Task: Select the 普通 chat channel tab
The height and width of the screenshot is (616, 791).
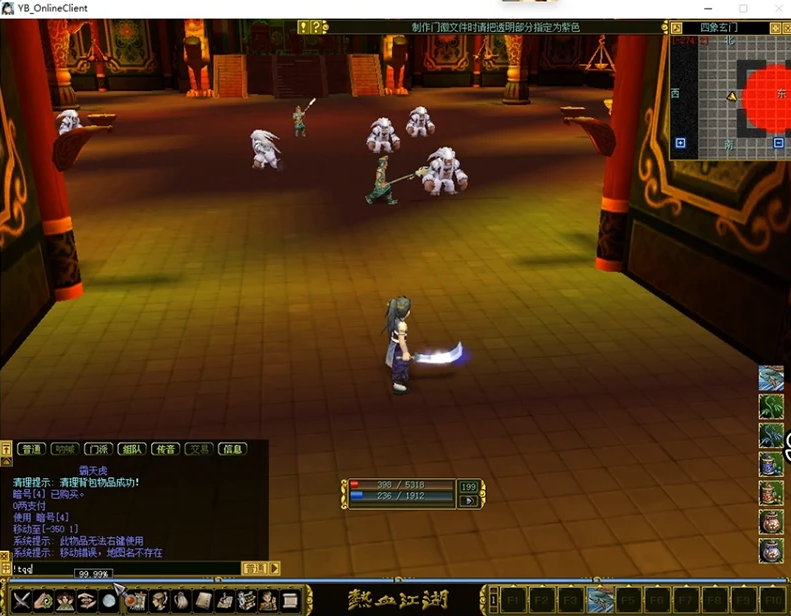Action: coord(33,449)
